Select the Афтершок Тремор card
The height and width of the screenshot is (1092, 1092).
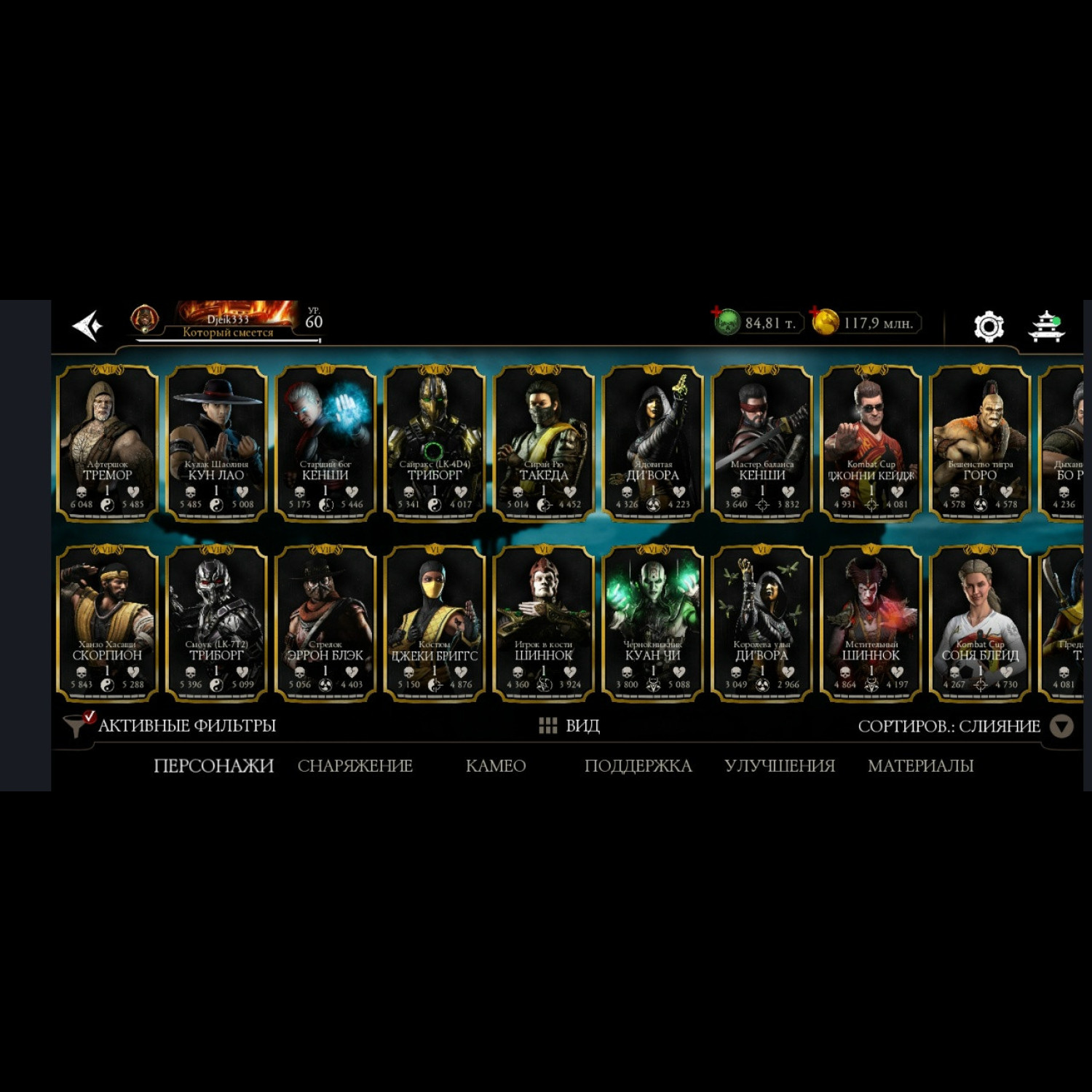pyautogui.click(x=108, y=443)
